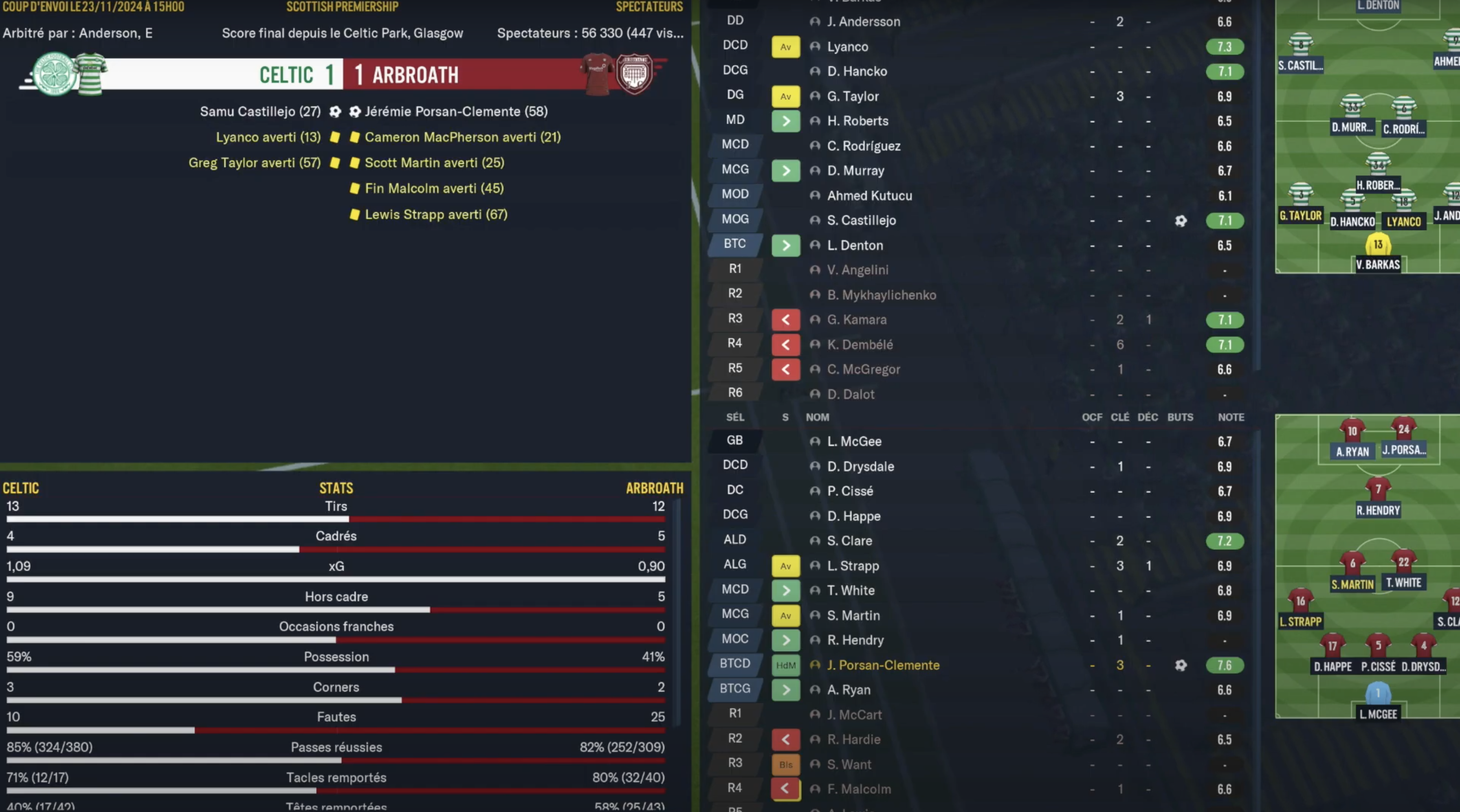1460x812 pixels.
Task: Select S. Clare in Arbroath lineup
Action: (849, 540)
